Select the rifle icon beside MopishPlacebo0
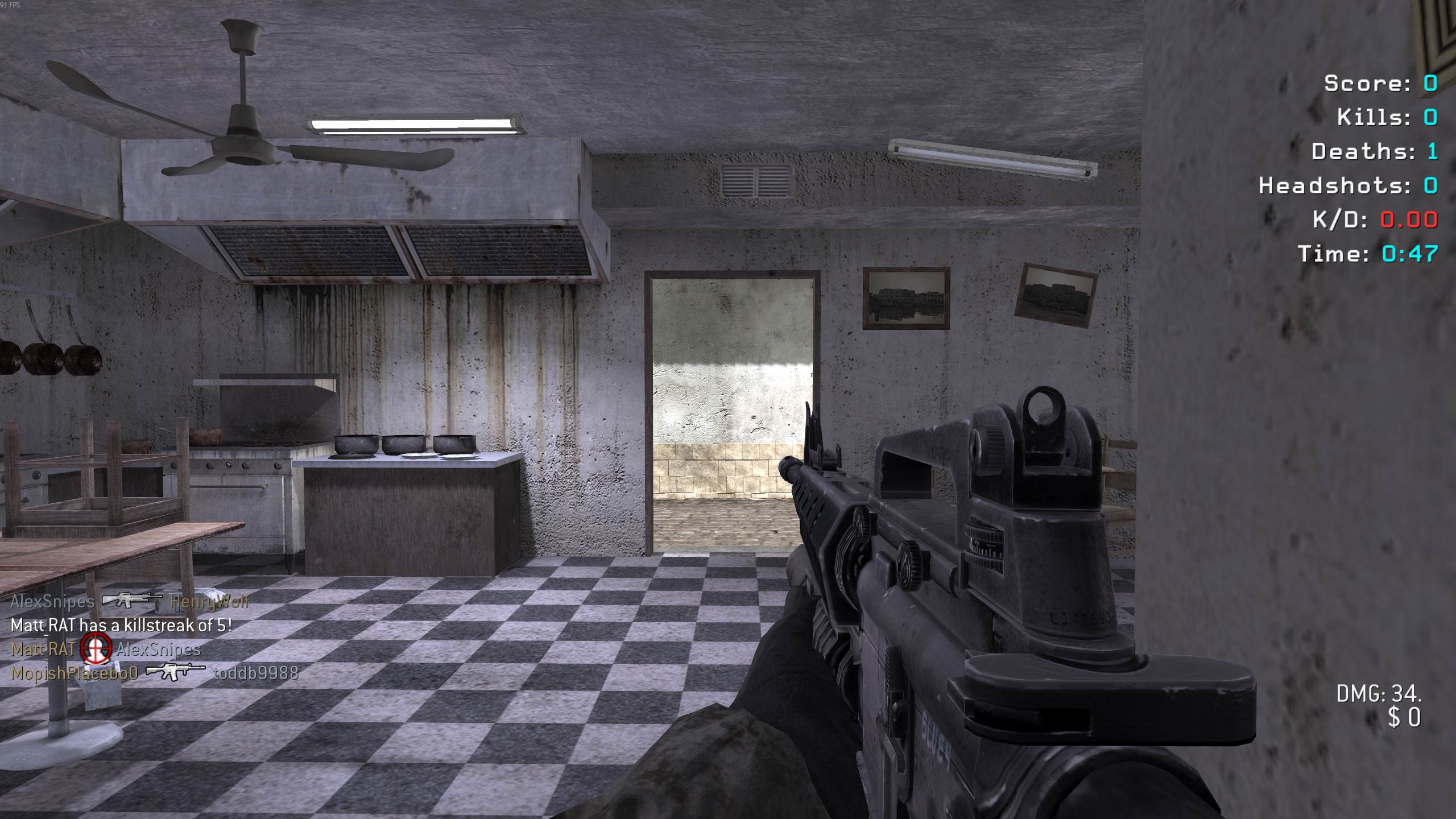Screen dimensions: 1456x819 [175, 672]
